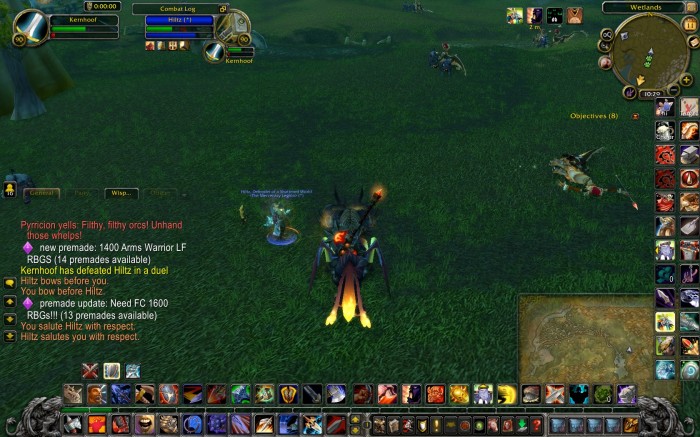Screen dimensions: 700x437
Task: Click the Wetlands zone name bar
Action: coord(644,7)
